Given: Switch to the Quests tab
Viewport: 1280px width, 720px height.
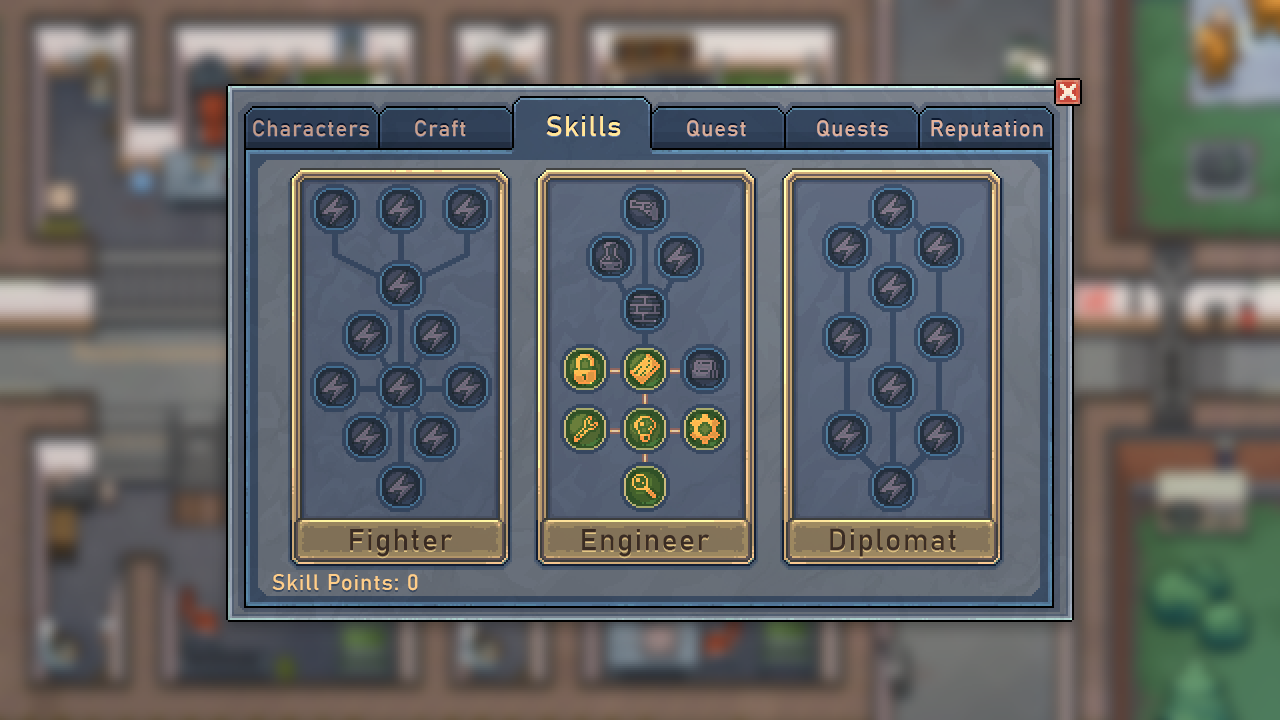Looking at the screenshot, I should (x=851, y=128).
